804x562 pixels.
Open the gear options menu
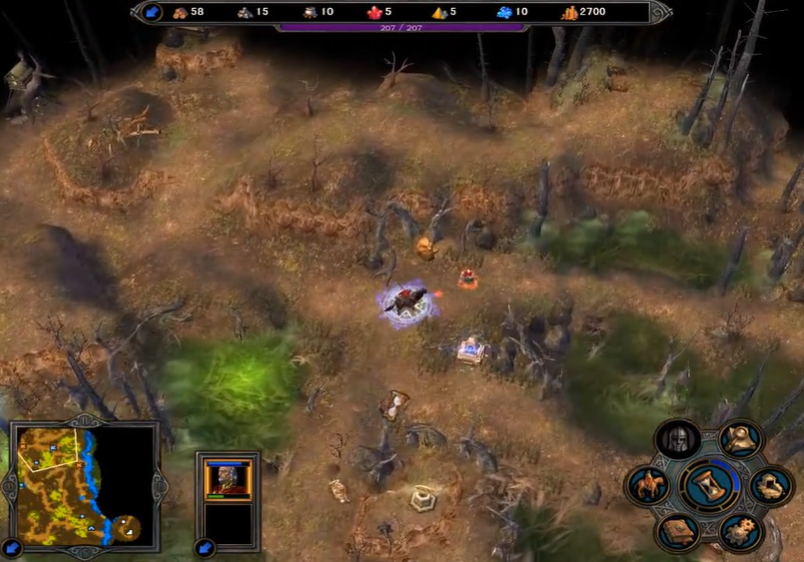point(740,531)
